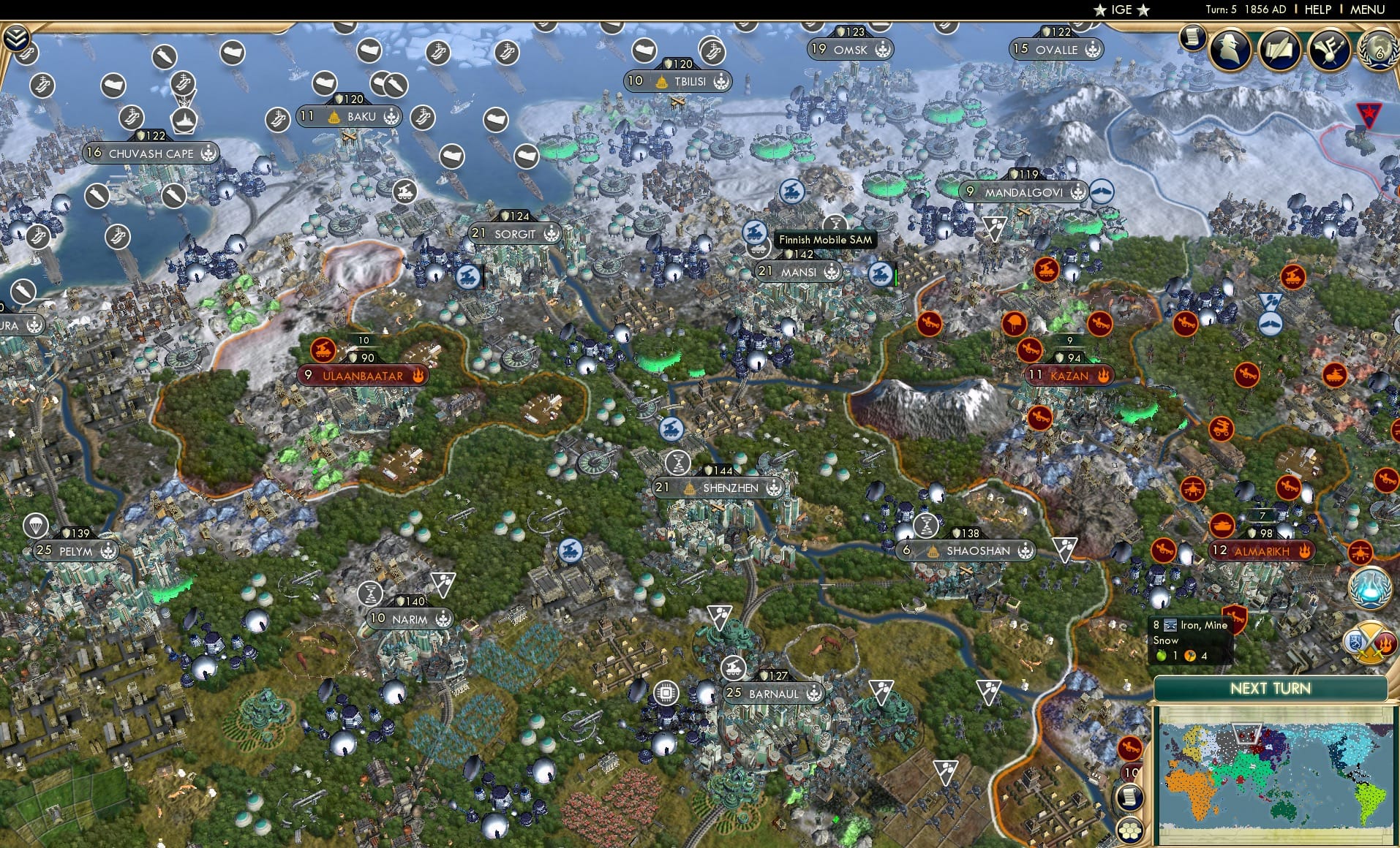Click the blue international project laurel icon
Image resolution: width=1400 pixels, height=848 pixels.
coord(1370,587)
